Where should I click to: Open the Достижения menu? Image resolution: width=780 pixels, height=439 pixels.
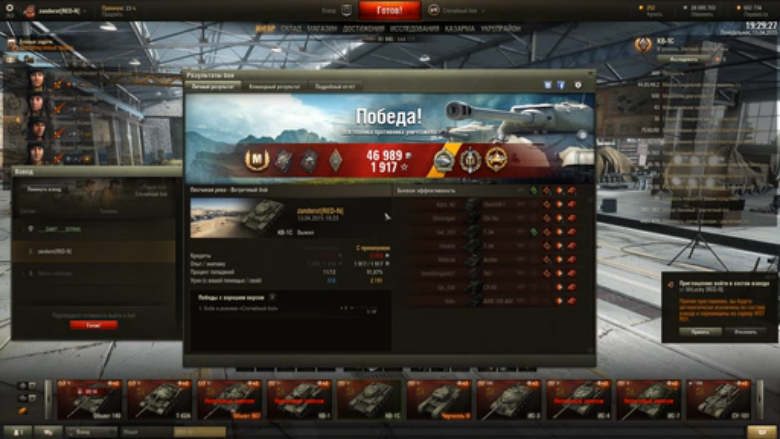pos(363,29)
